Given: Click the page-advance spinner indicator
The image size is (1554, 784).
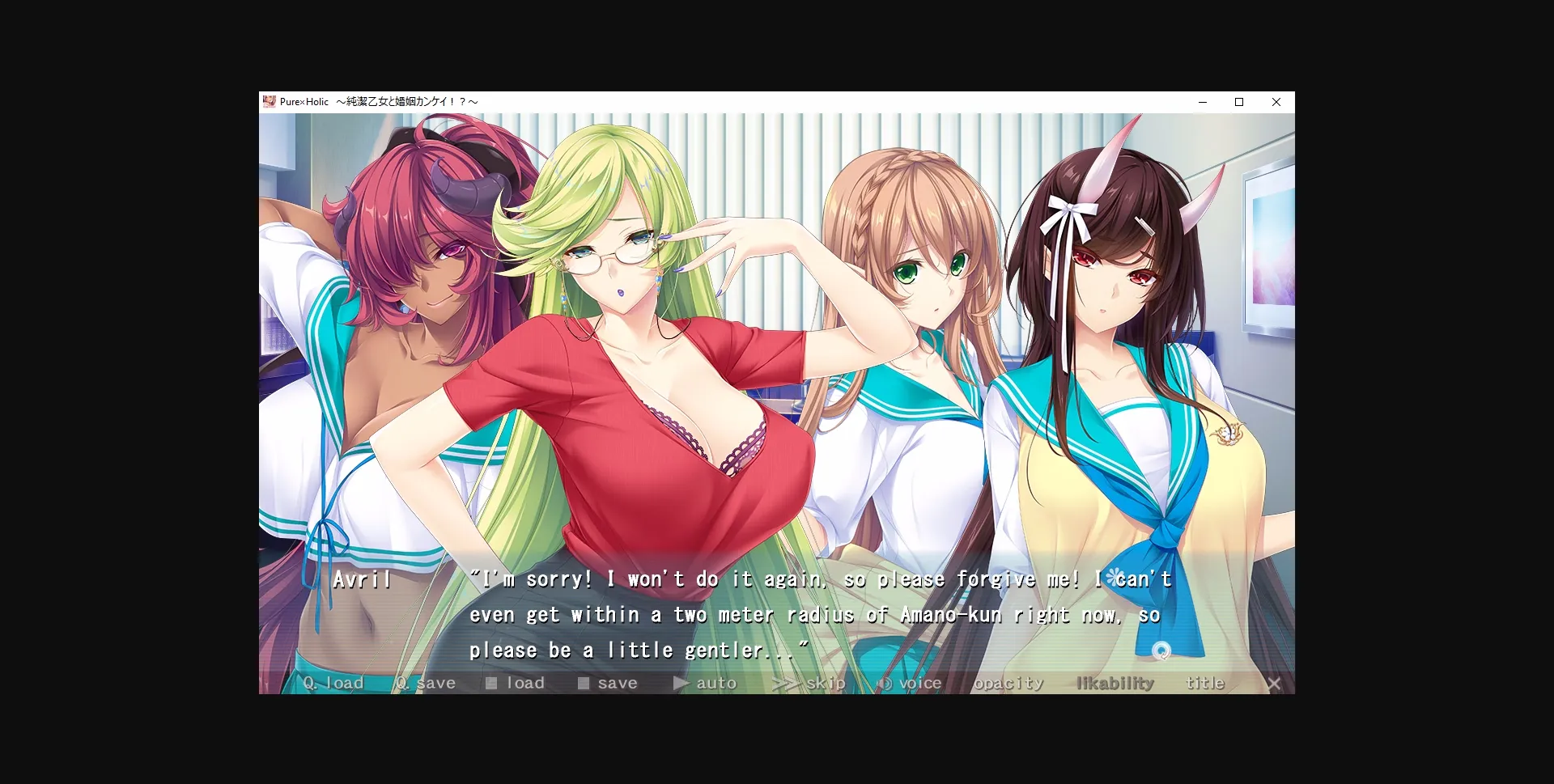Looking at the screenshot, I should click(1161, 649).
